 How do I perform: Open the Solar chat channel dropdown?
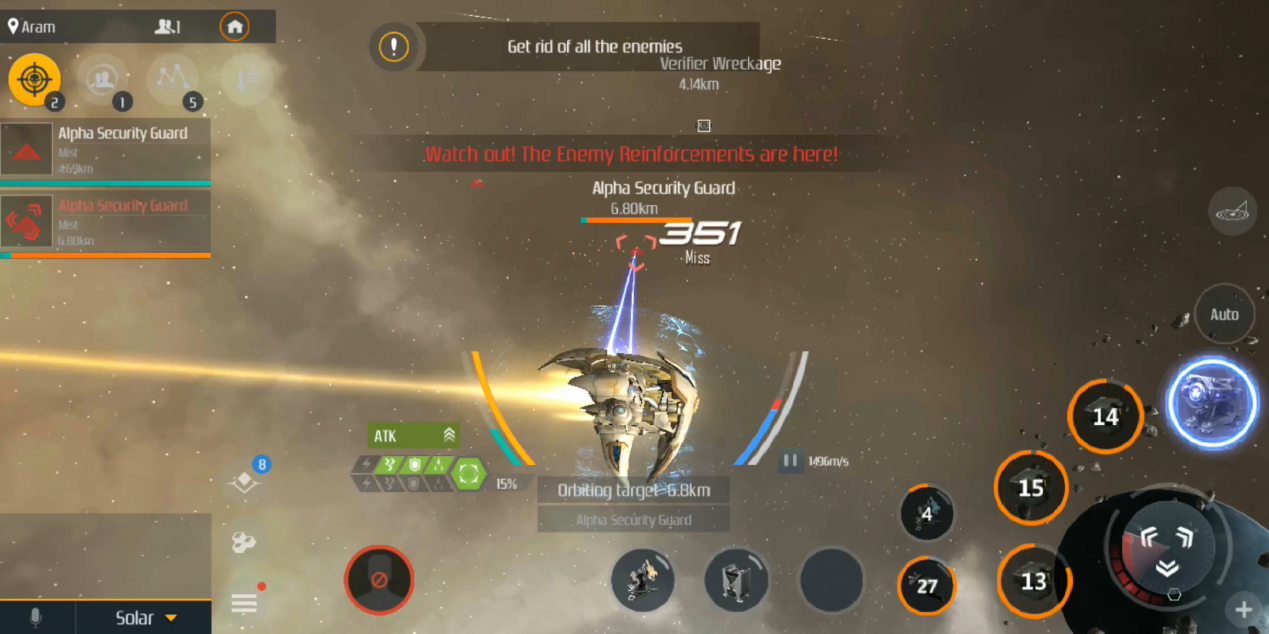(145, 618)
